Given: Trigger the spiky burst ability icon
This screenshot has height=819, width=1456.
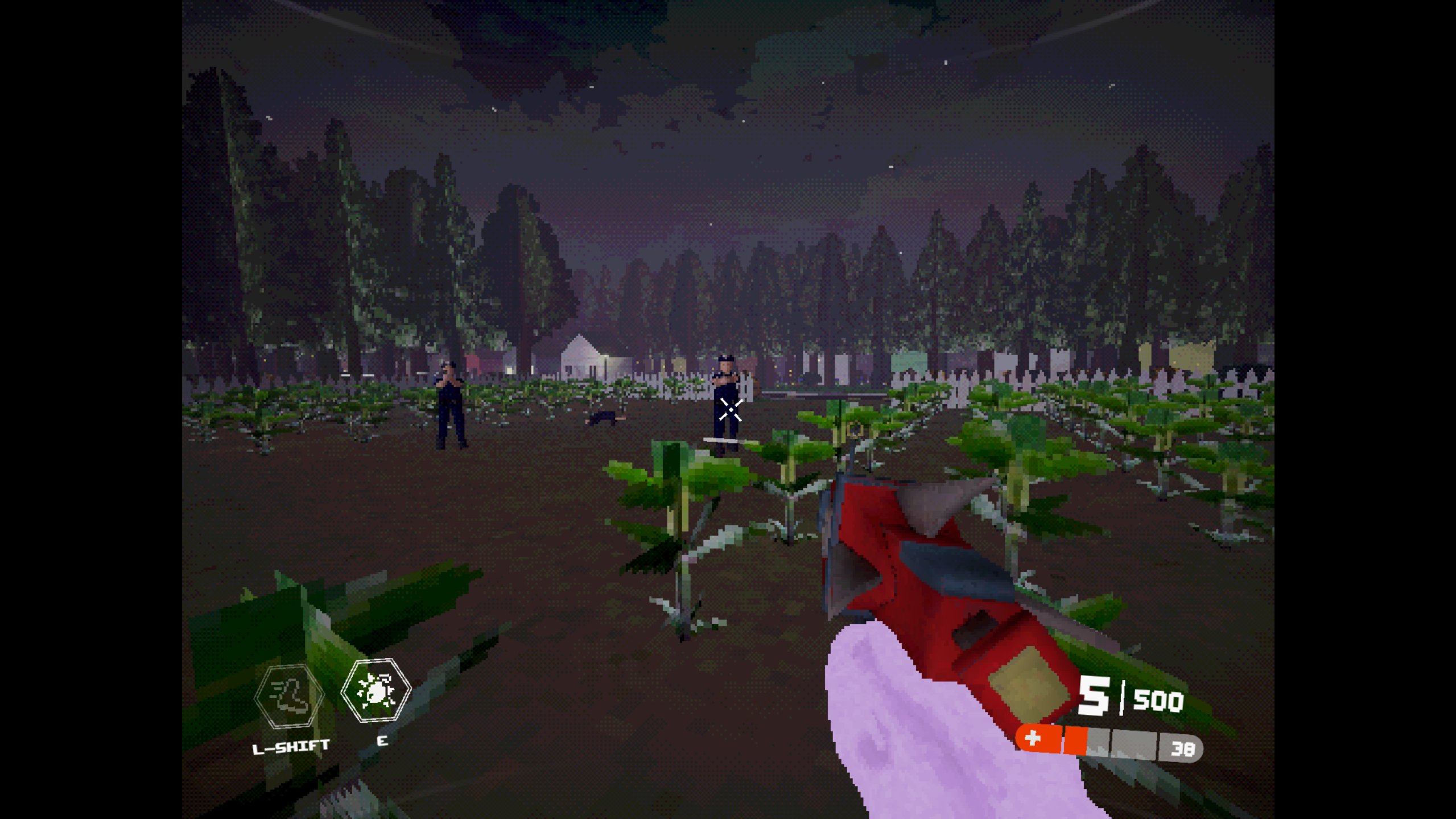Looking at the screenshot, I should pyautogui.click(x=376, y=690).
